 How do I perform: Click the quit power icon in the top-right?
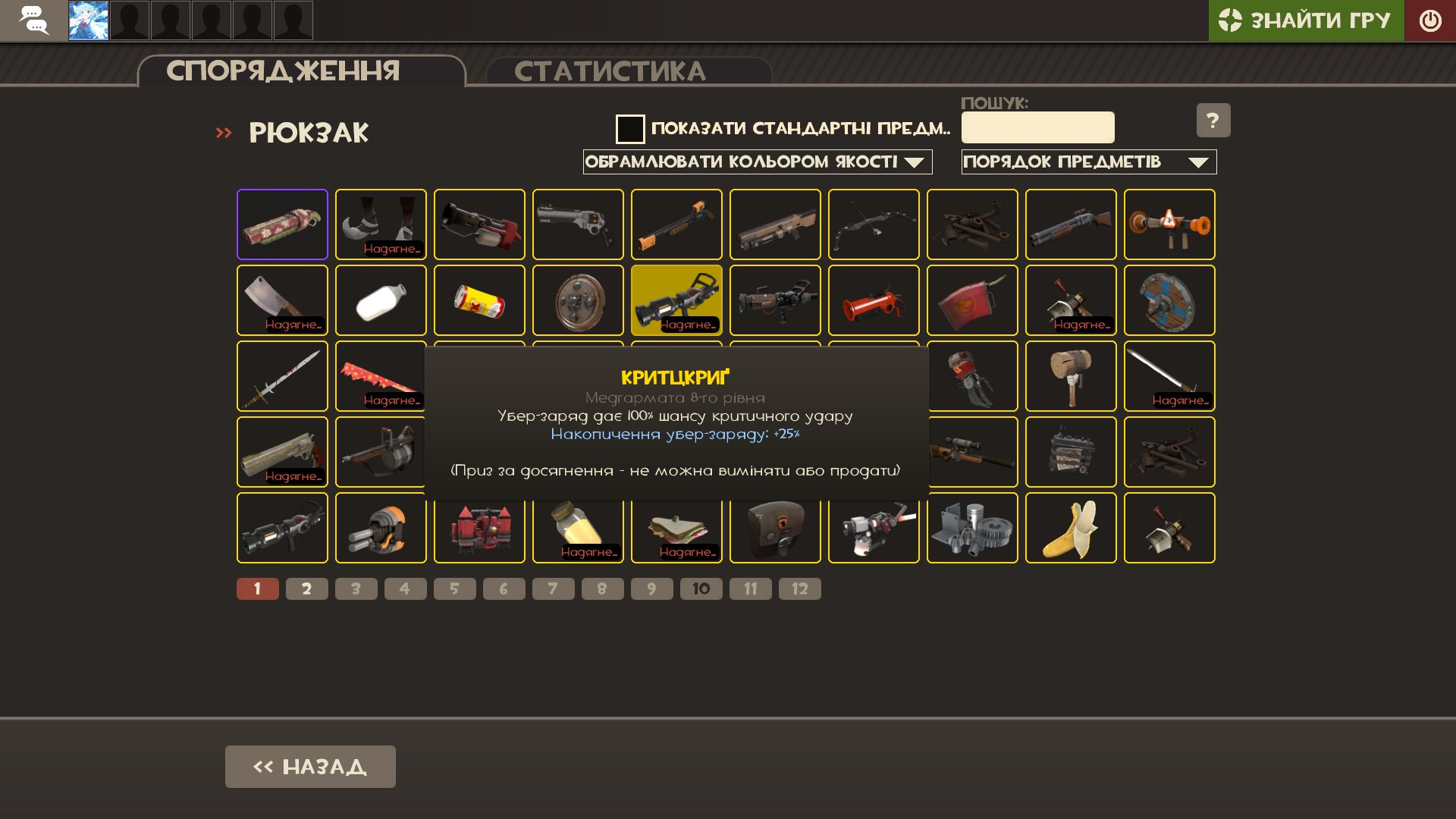1430,20
